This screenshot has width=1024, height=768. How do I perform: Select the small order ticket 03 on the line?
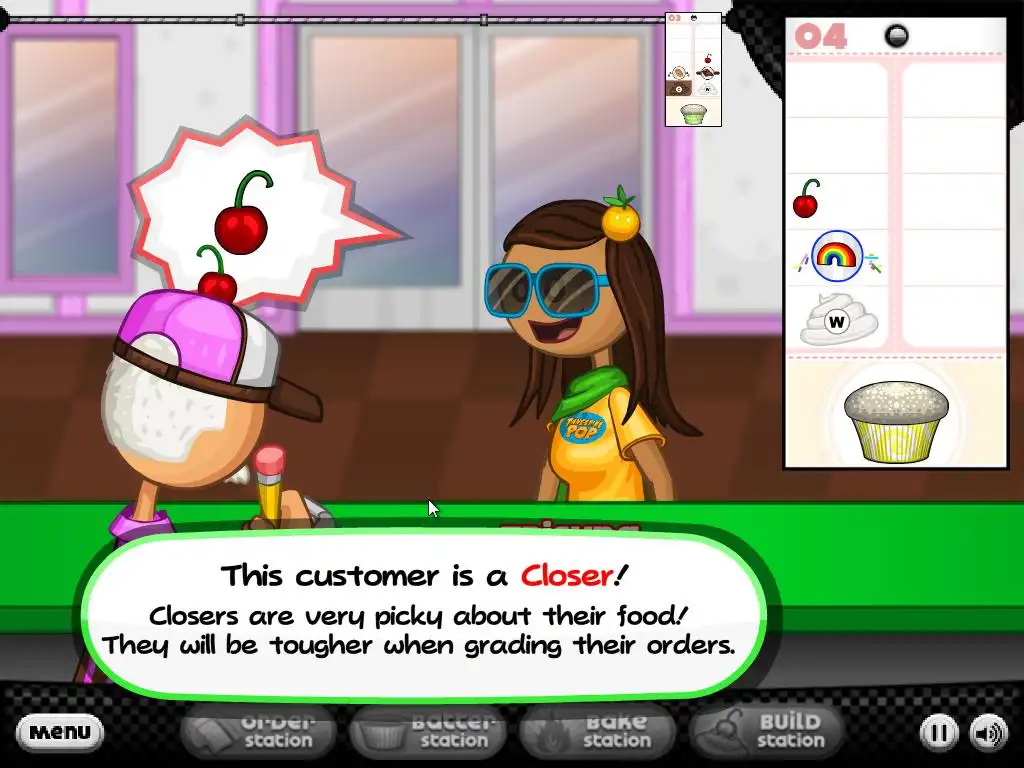(x=693, y=70)
